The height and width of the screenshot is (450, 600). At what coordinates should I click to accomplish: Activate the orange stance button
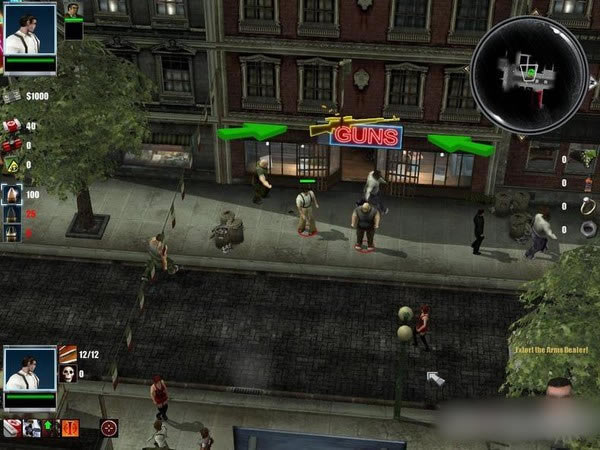(x=70, y=428)
